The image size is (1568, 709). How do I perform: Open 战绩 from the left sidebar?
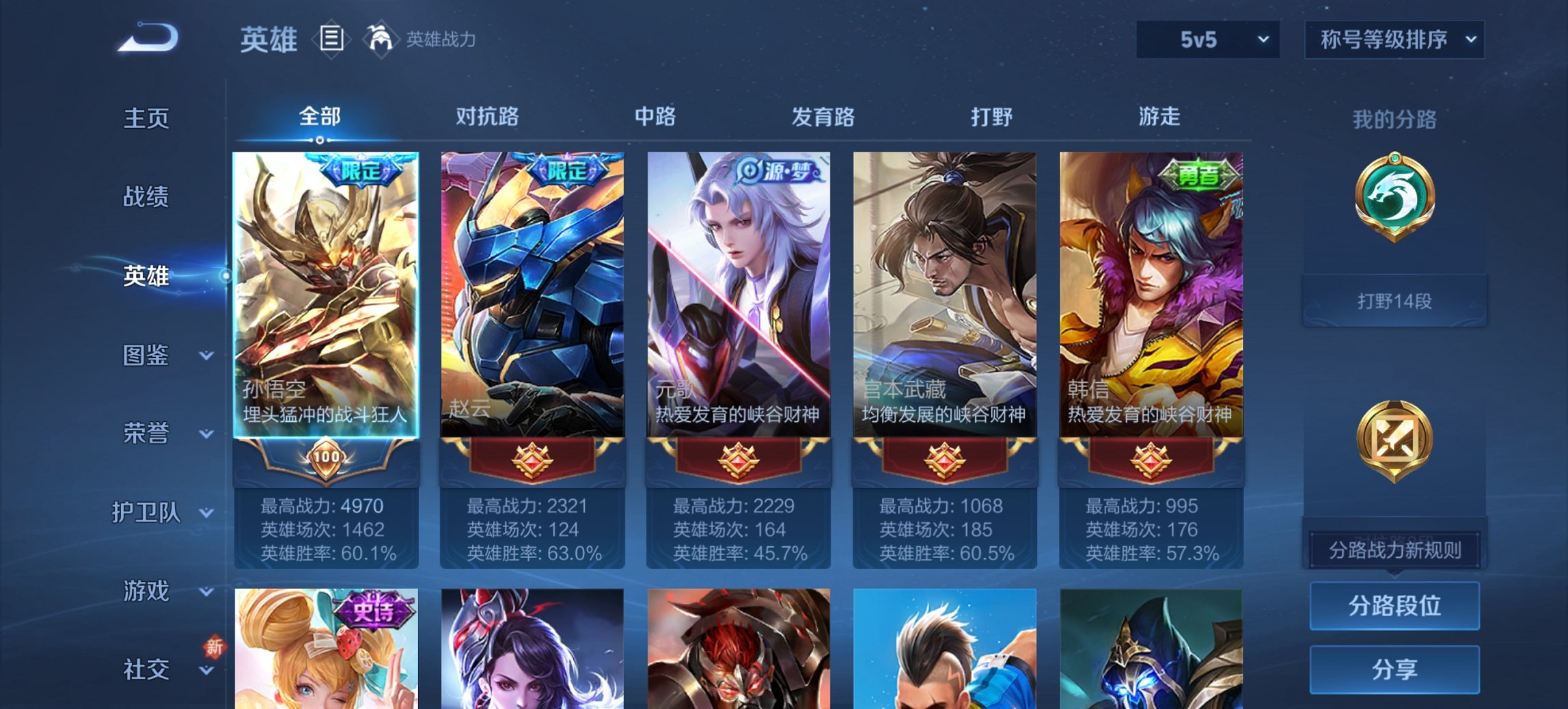[146, 197]
